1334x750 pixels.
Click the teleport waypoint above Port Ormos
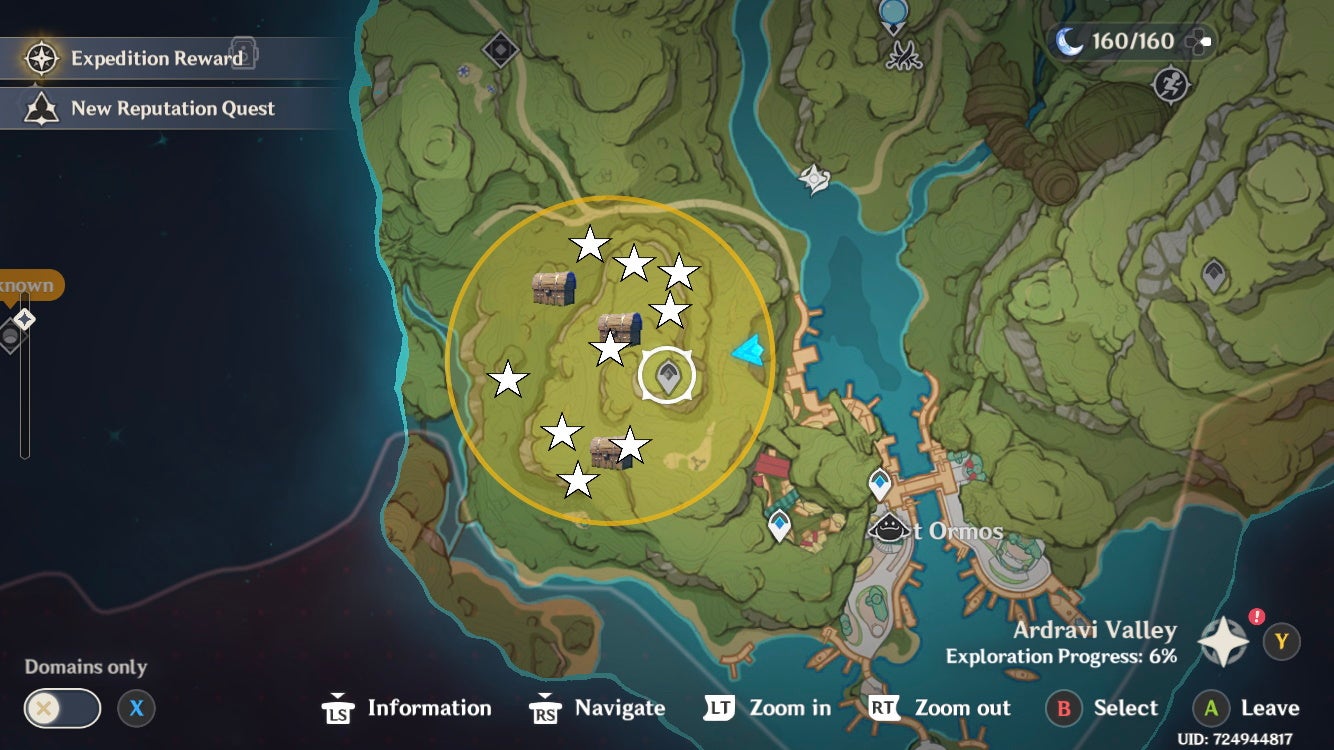[x=880, y=481]
